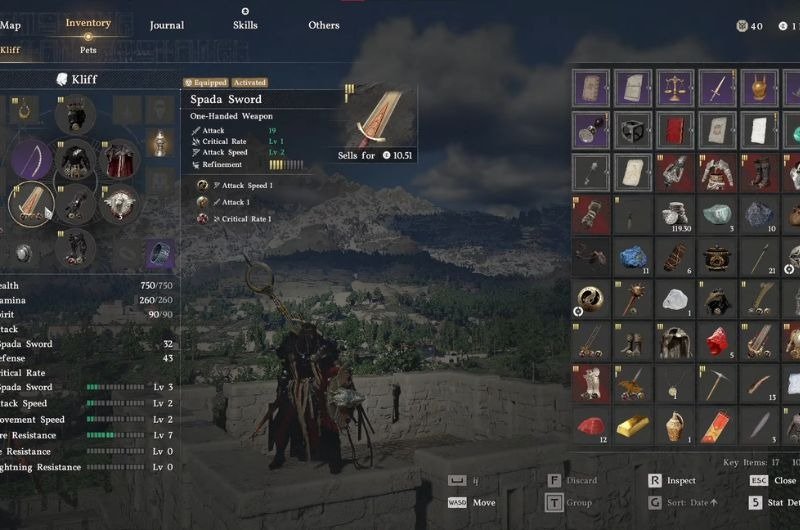
Task: Select the black dice item
Action: point(633,130)
